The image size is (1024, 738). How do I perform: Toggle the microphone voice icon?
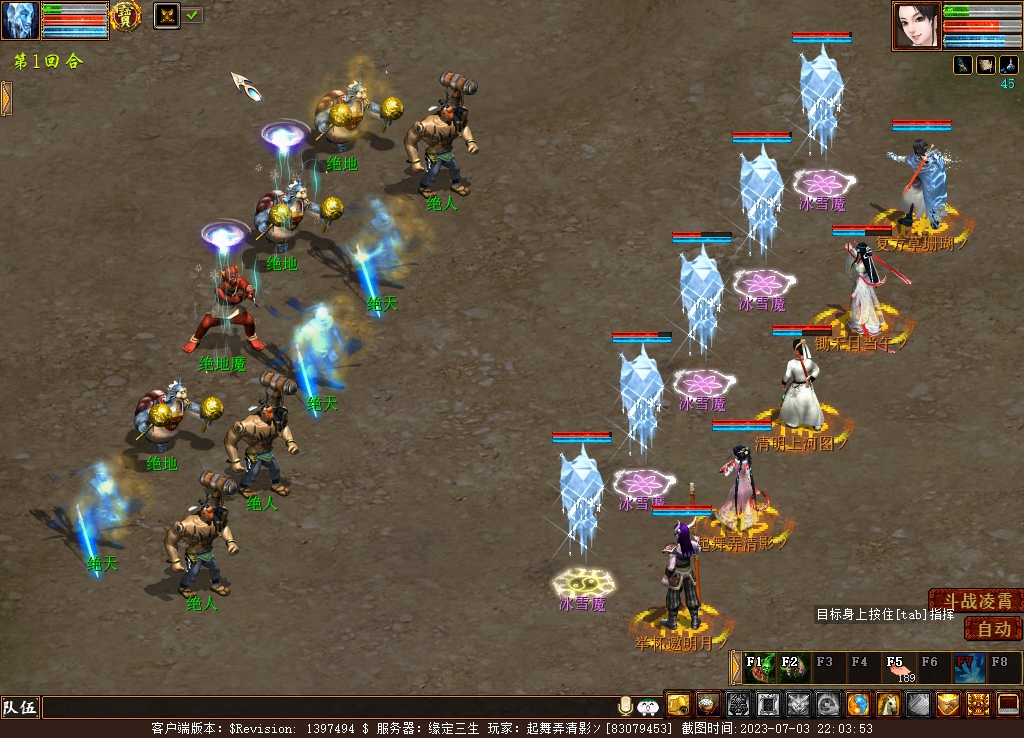(x=626, y=706)
